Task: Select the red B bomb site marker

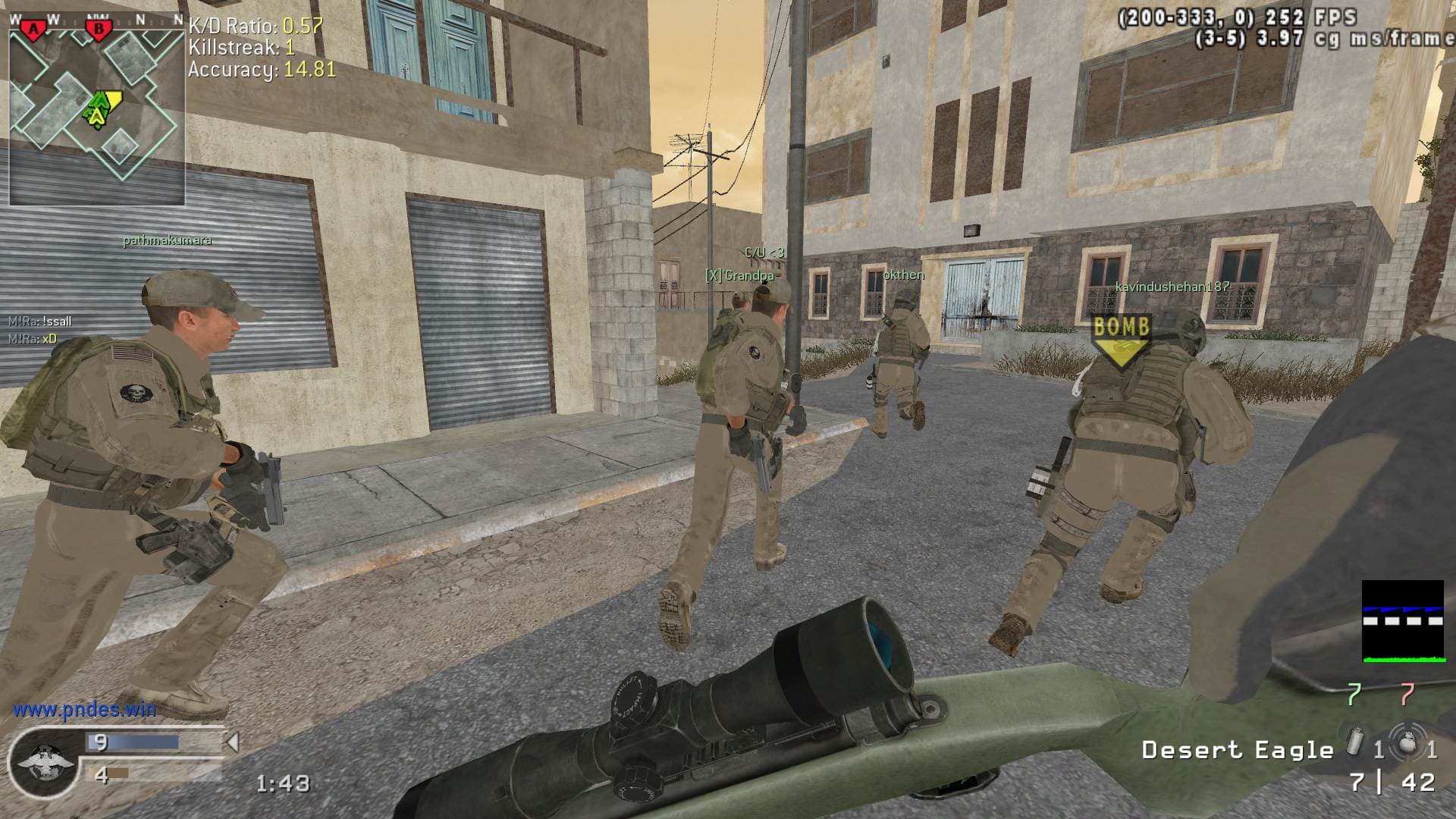Action: coord(98,30)
